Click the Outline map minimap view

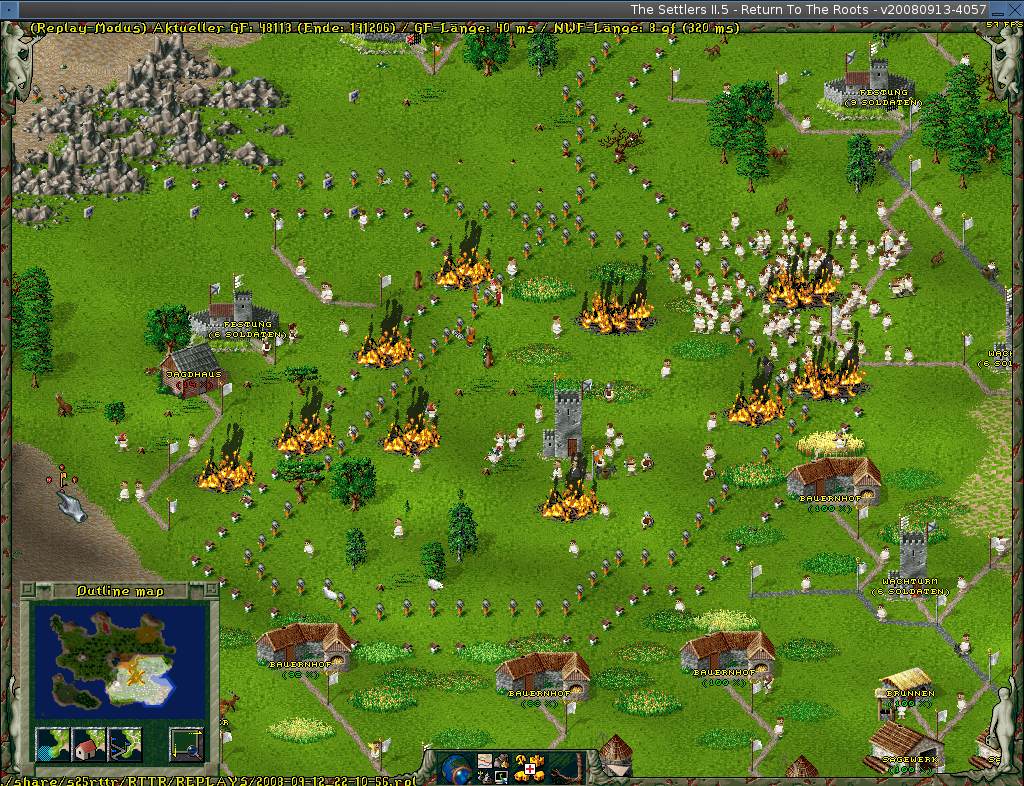(x=119, y=661)
